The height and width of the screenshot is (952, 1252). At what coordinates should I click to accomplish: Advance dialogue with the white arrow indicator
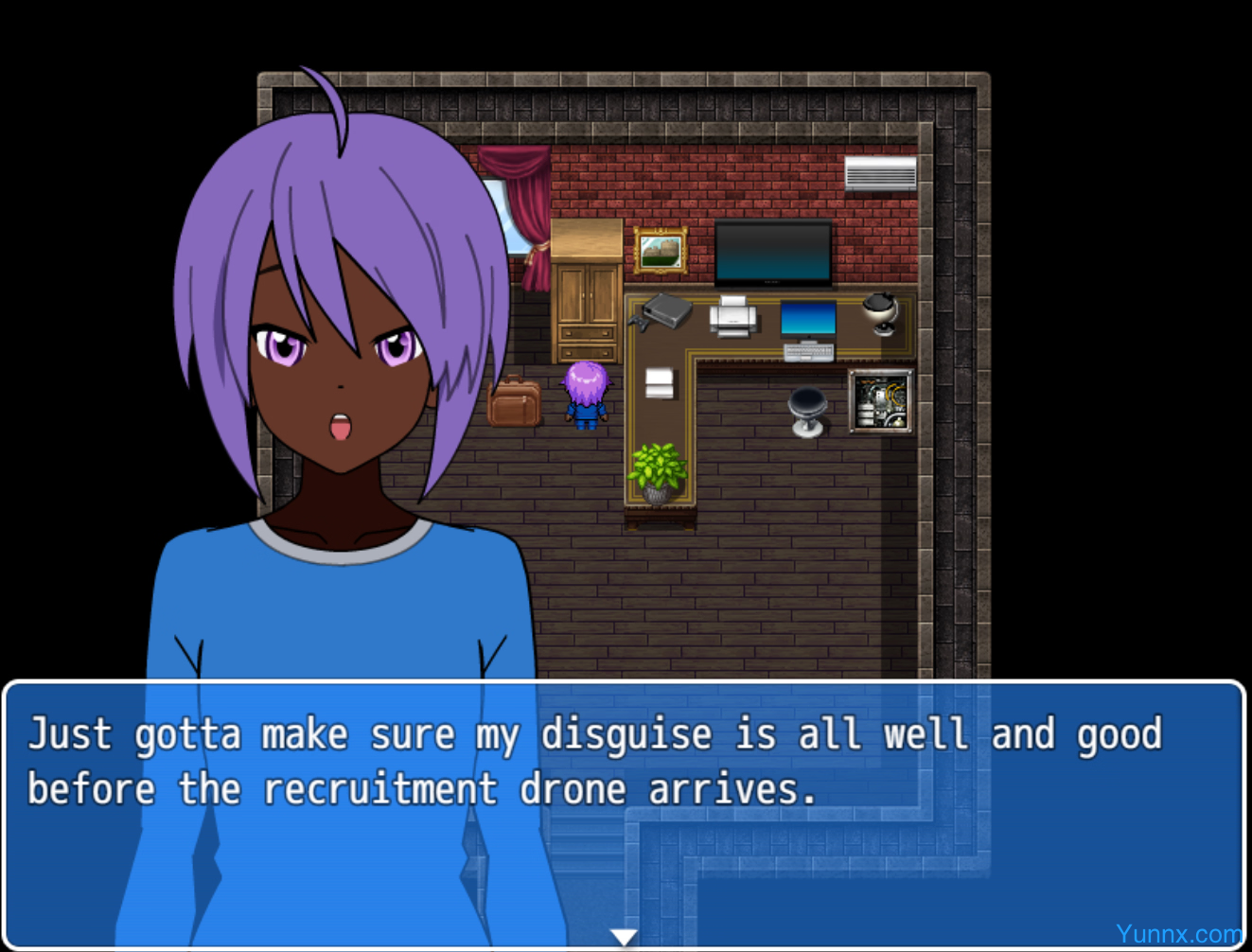(624, 937)
